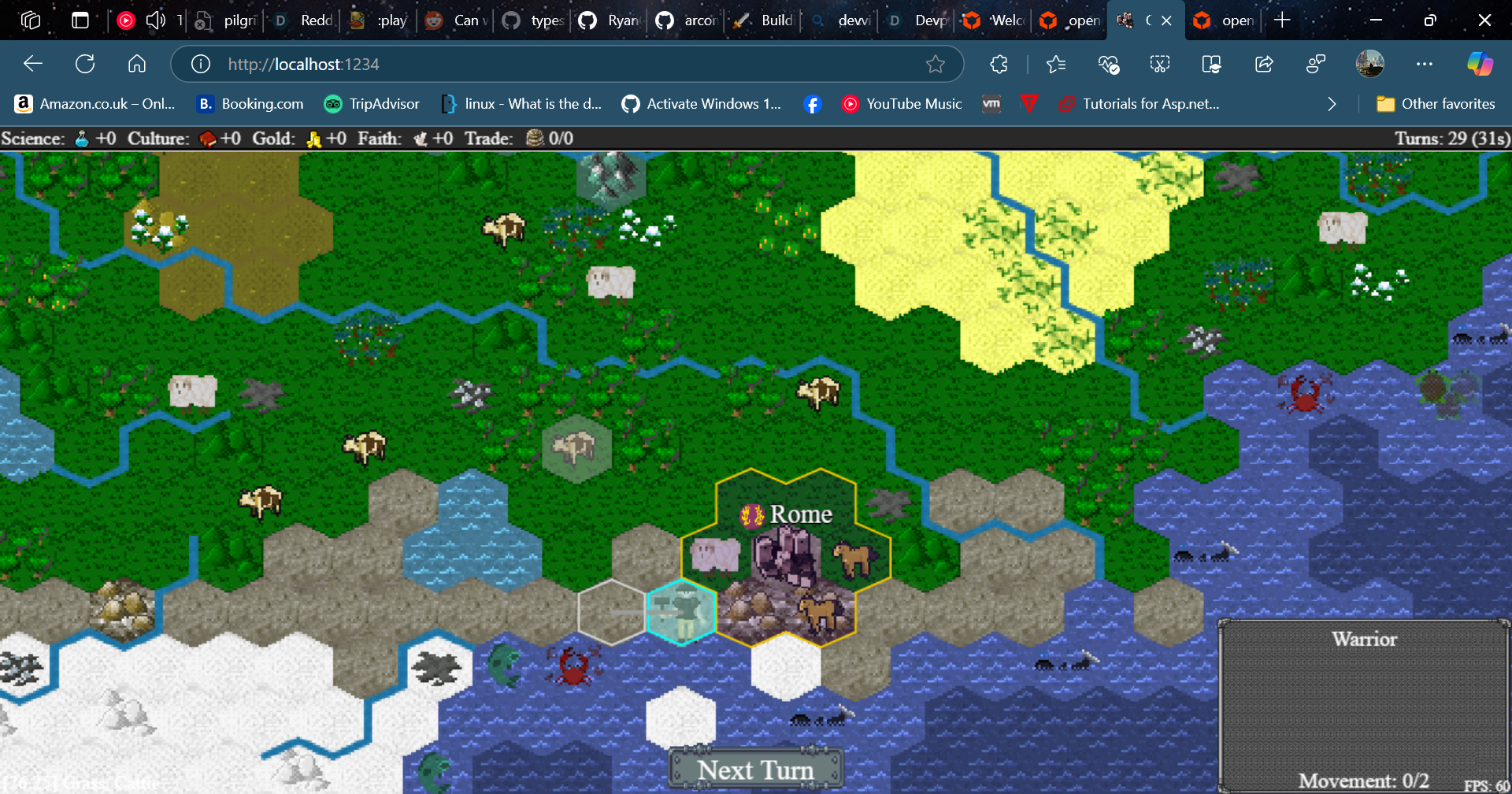Select the highlighted Warrior unit tile
Viewport: 1512px width, 794px height.
[x=682, y=612]
